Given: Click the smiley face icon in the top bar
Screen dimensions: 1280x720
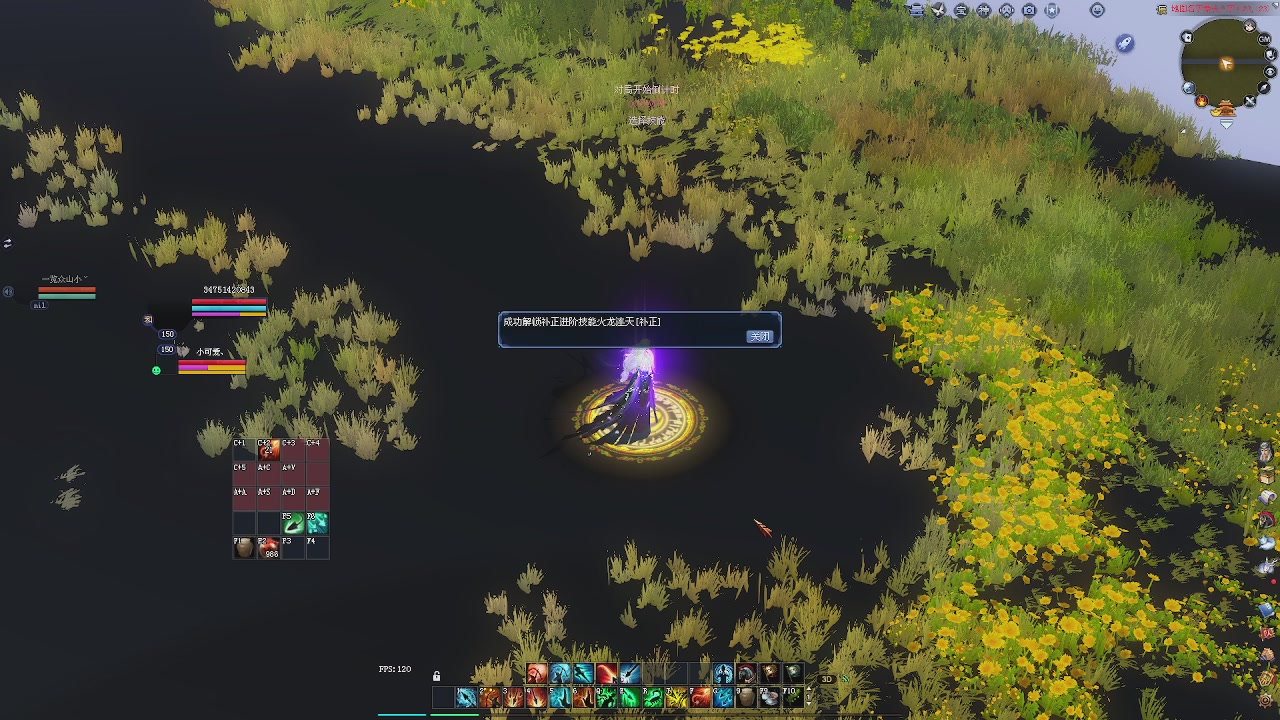Looking at the screenshot, I should pyautogui.click(x=1097, y=10).
